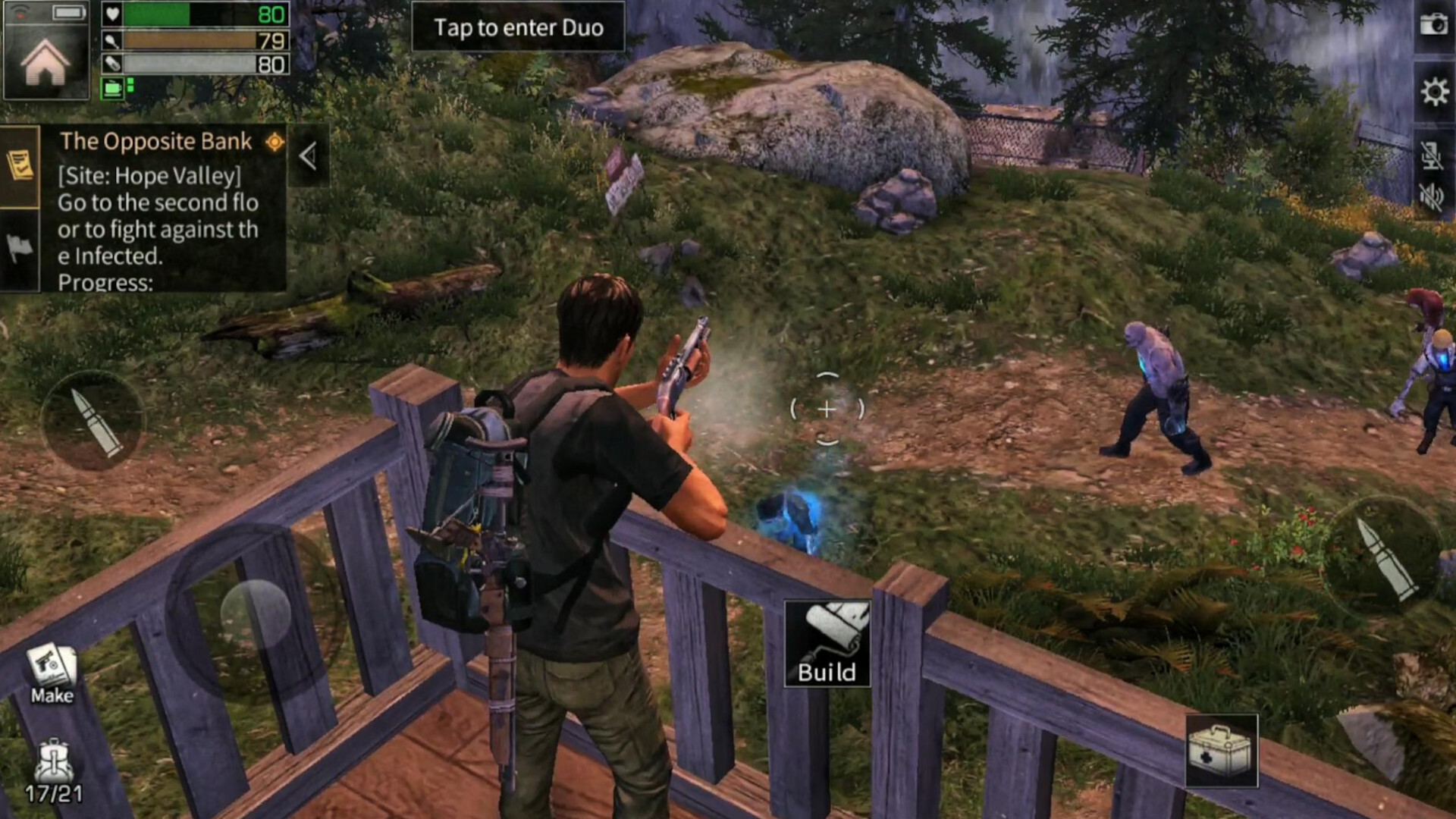Screen dimensions: 1456x819
Task: Tap the home base icon
Action: point(45,62)
